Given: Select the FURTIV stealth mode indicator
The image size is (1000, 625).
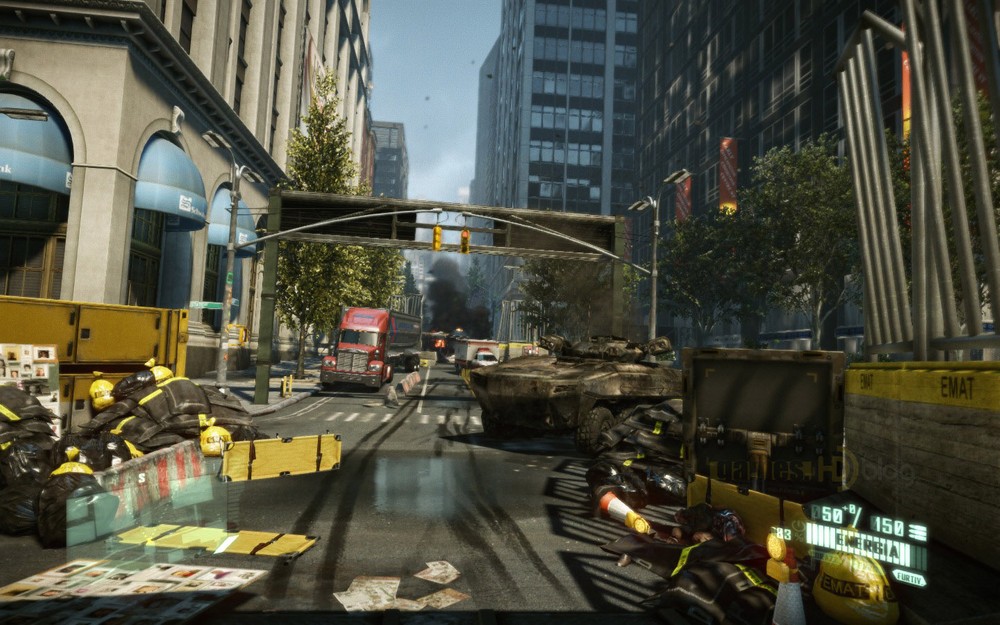Looking at the screenshot, I should [x=909, y=577].
